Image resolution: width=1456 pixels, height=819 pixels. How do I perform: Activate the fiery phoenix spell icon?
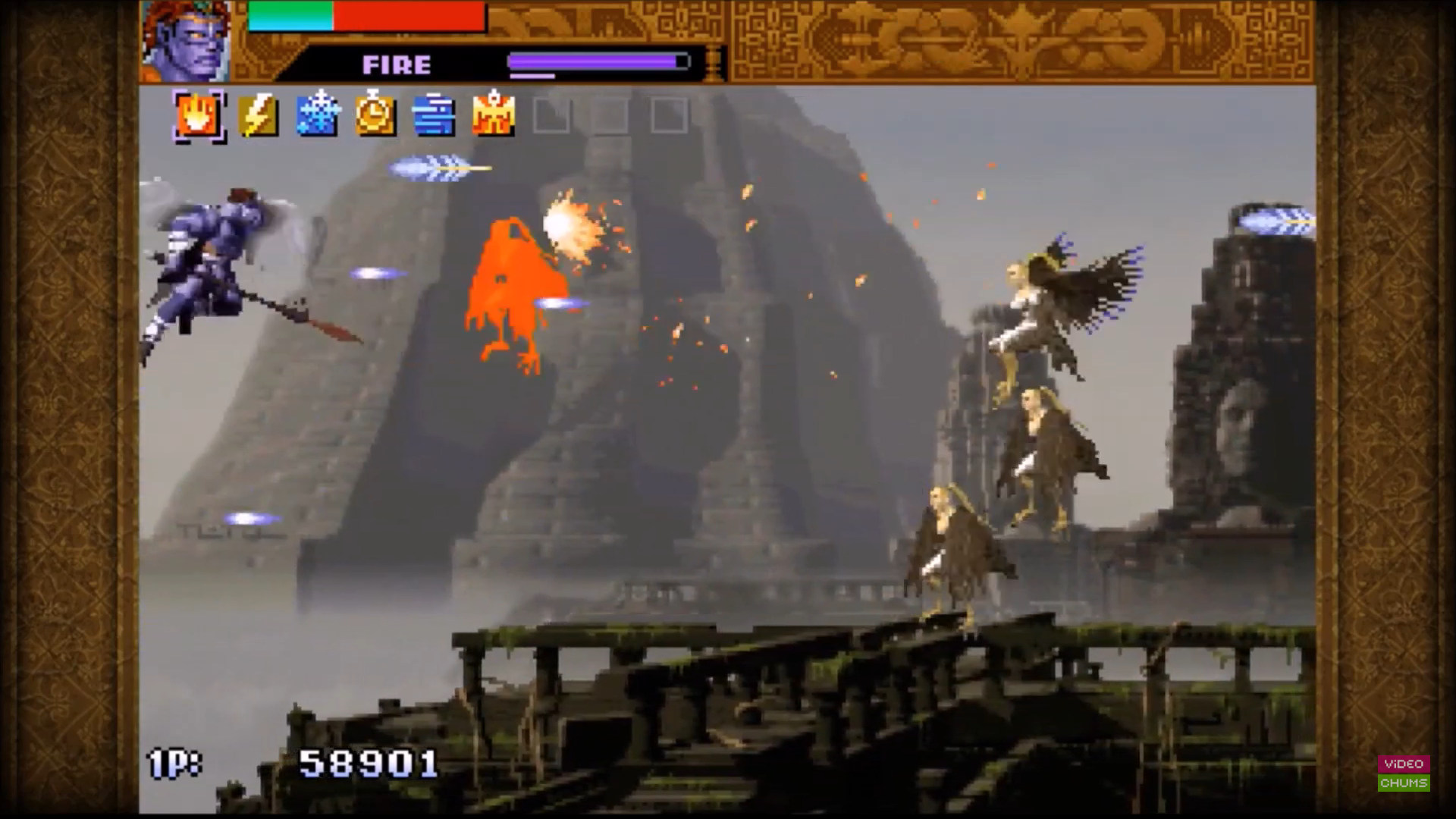pyautogui.click(x=493, y=116)
